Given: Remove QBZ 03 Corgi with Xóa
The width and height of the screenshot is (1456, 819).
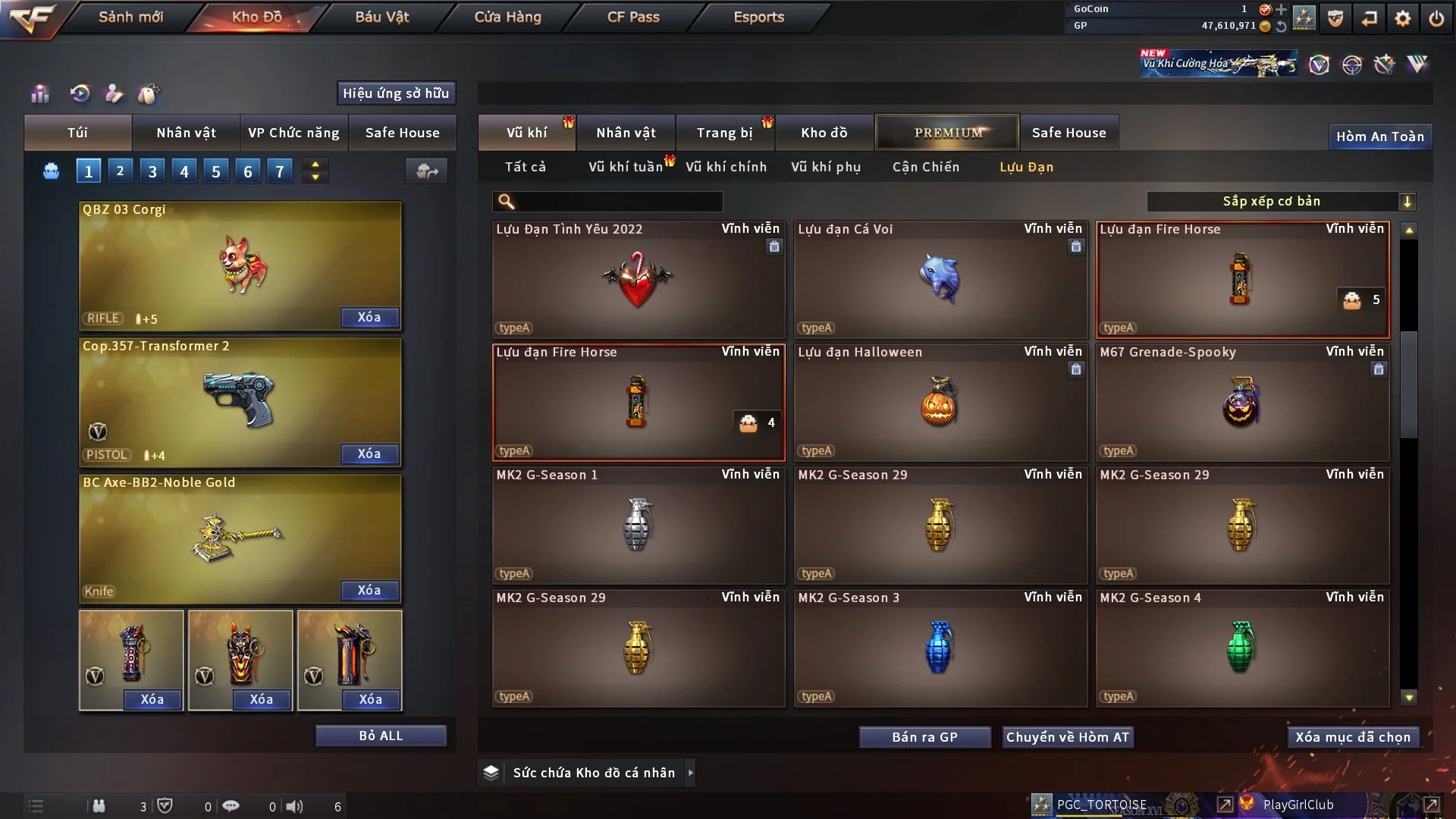Looking at the screenshot, I should point(369,317).
